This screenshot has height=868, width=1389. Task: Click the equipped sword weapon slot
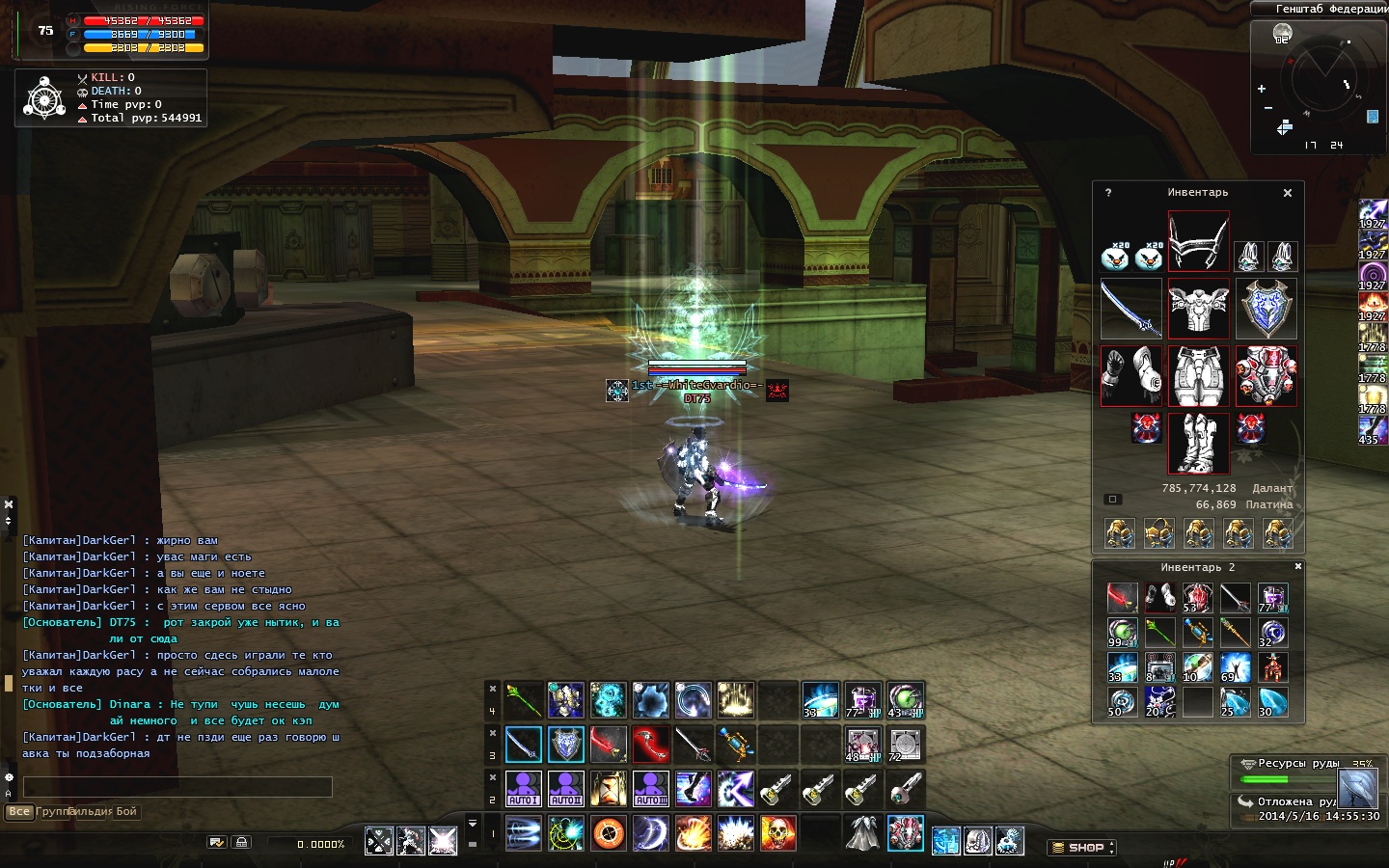pos(1130,309)
